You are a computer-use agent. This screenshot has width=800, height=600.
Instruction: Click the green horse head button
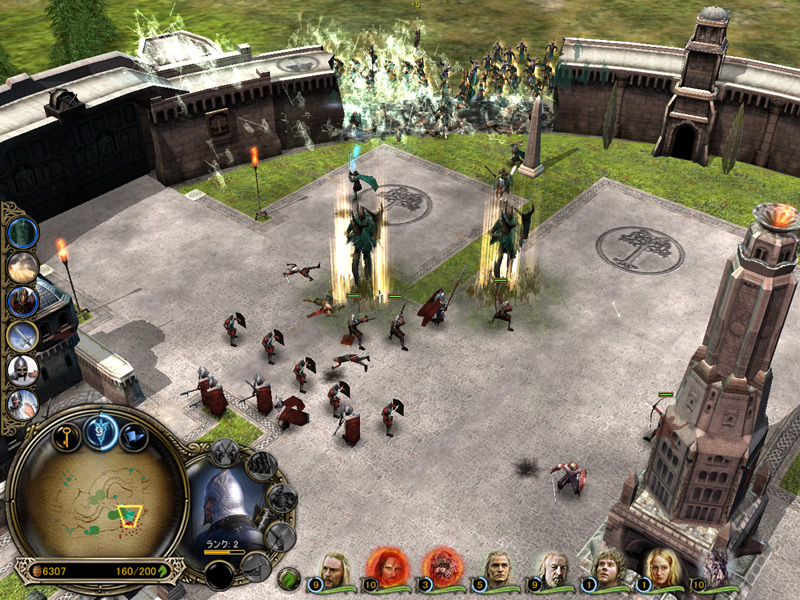[289, 577]
